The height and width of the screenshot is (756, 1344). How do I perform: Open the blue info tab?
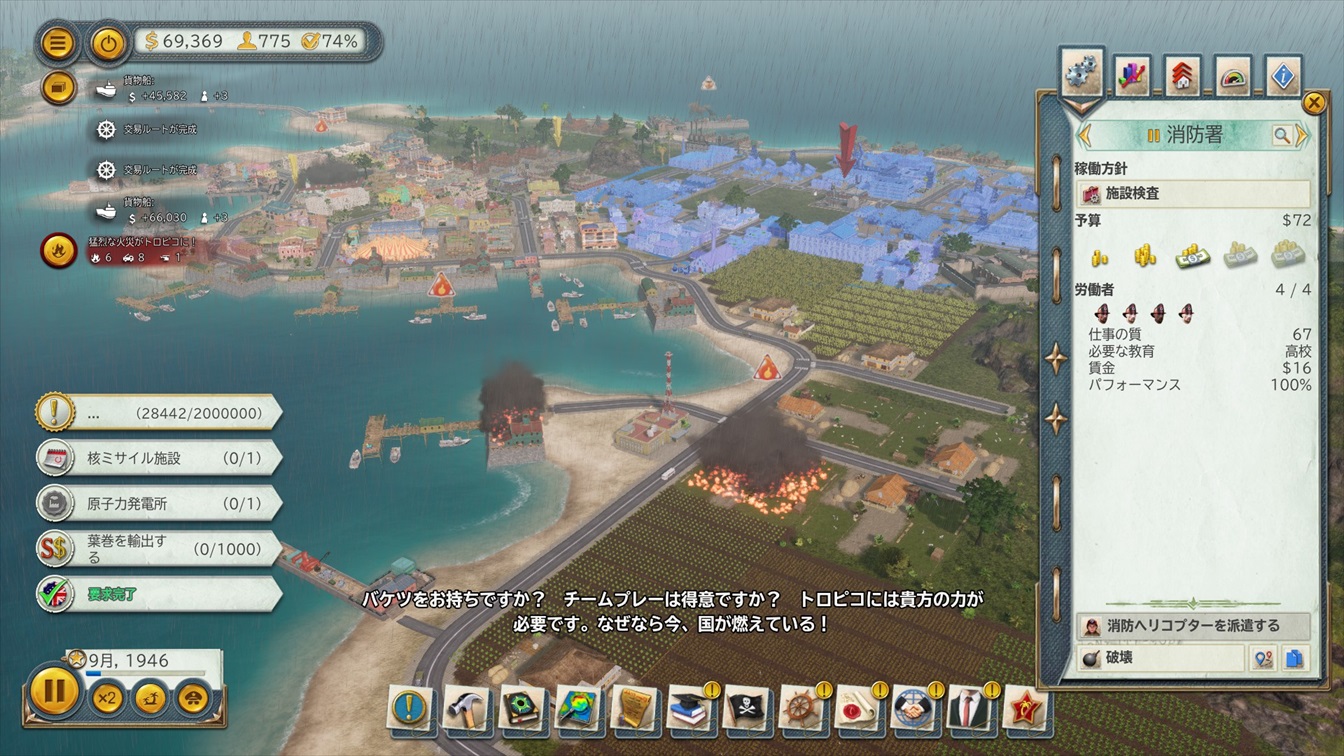(1284, 76)
